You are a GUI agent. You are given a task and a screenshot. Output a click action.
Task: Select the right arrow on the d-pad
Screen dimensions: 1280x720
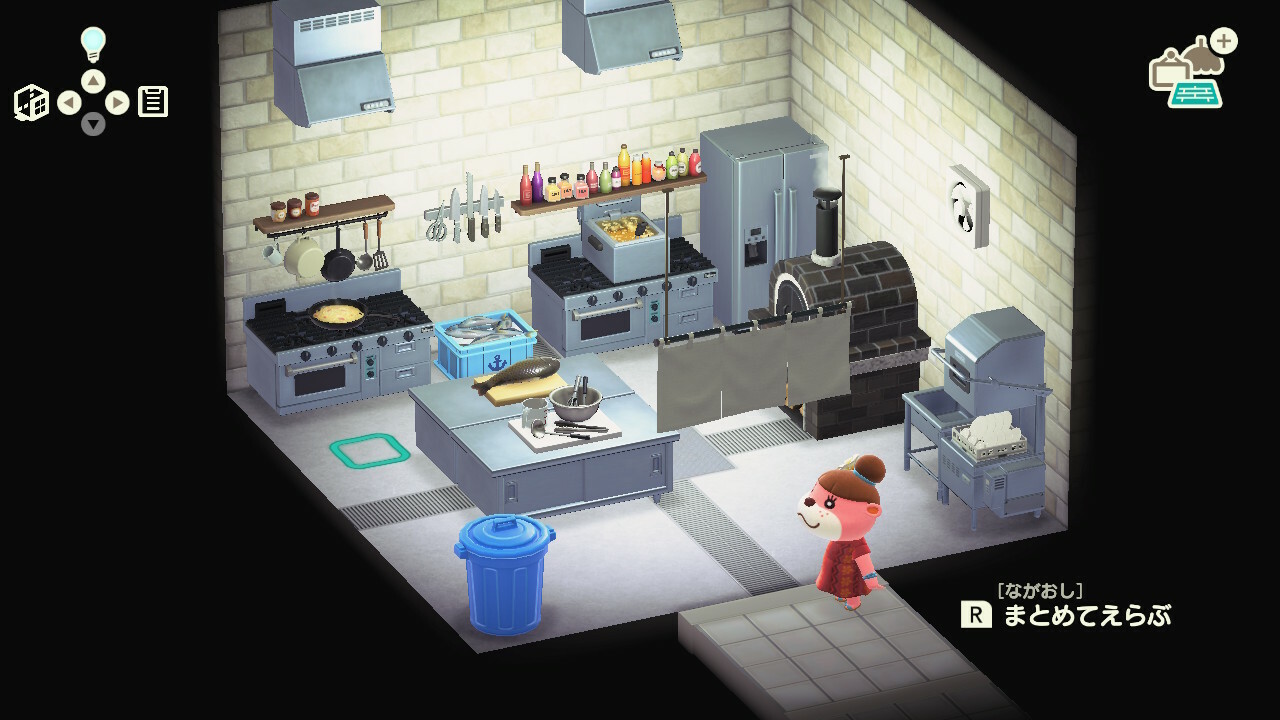(117, 102)
